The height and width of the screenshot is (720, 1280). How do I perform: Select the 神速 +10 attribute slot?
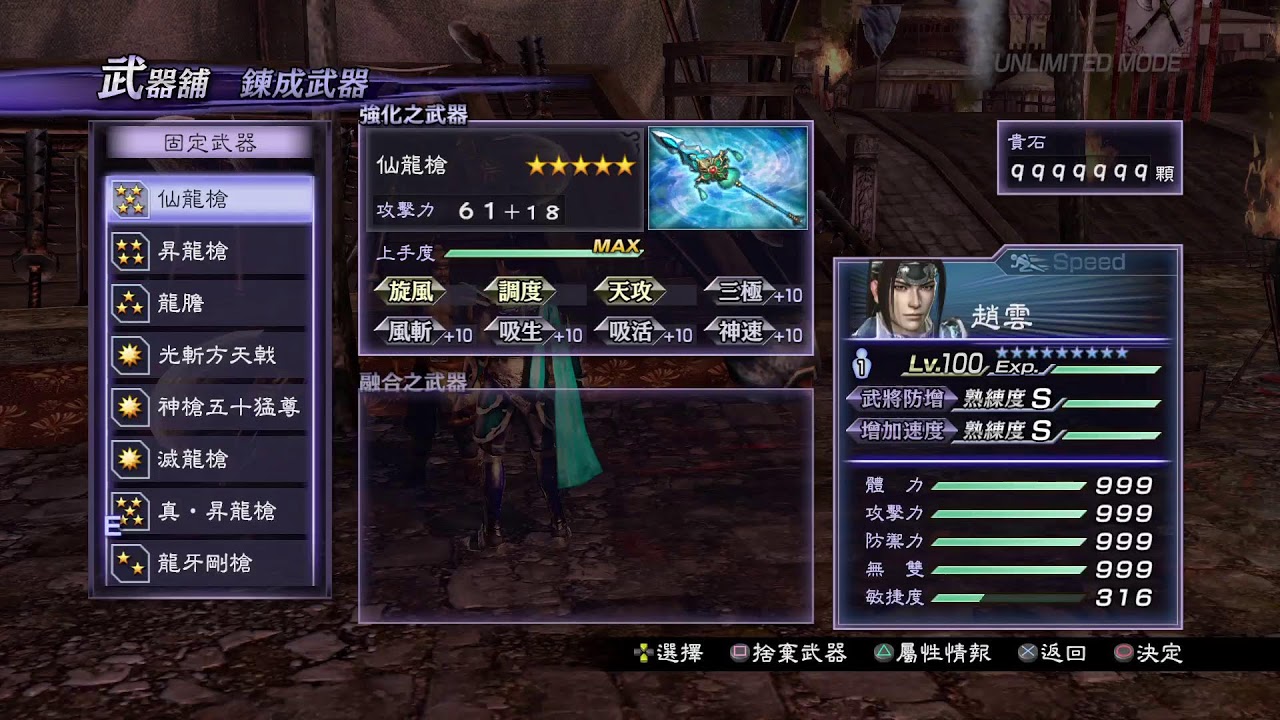751,332
